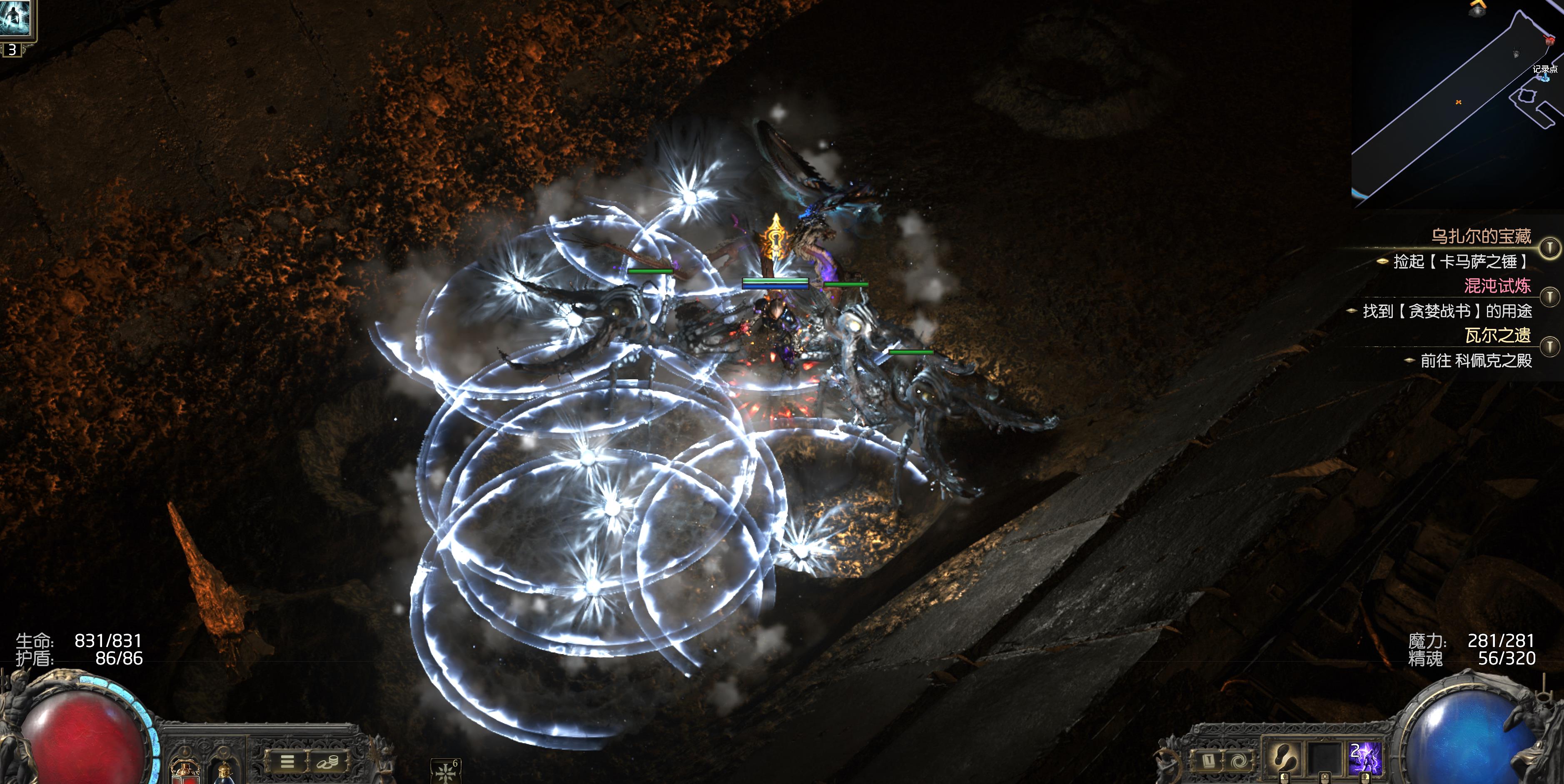The width and height of the screenshot is (1564, 784).
Task: Select the 混沌试炼 quest title
Action: pyautogui.click(x=1497, y=286)
